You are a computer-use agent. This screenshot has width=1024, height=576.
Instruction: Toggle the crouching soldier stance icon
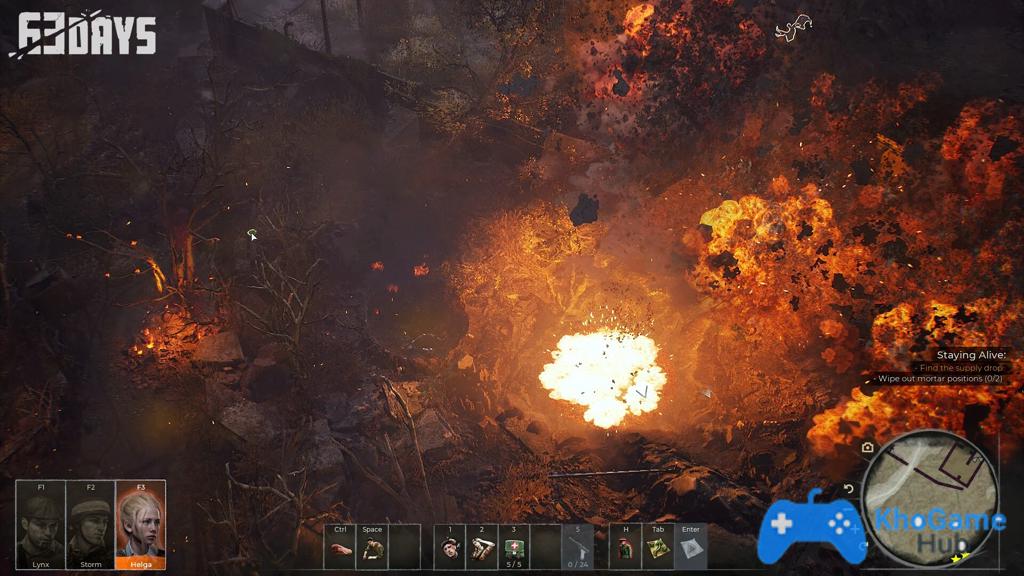coord(372,548)
